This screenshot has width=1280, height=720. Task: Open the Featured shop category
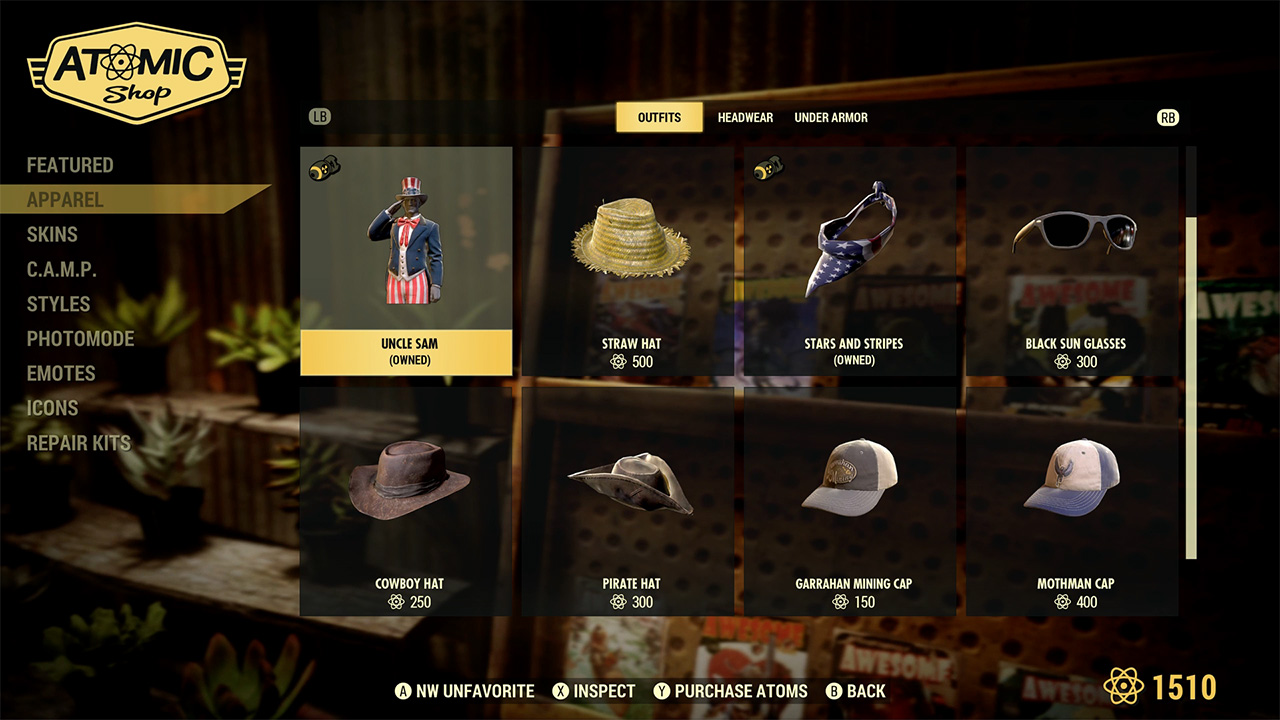click(70, 165)
